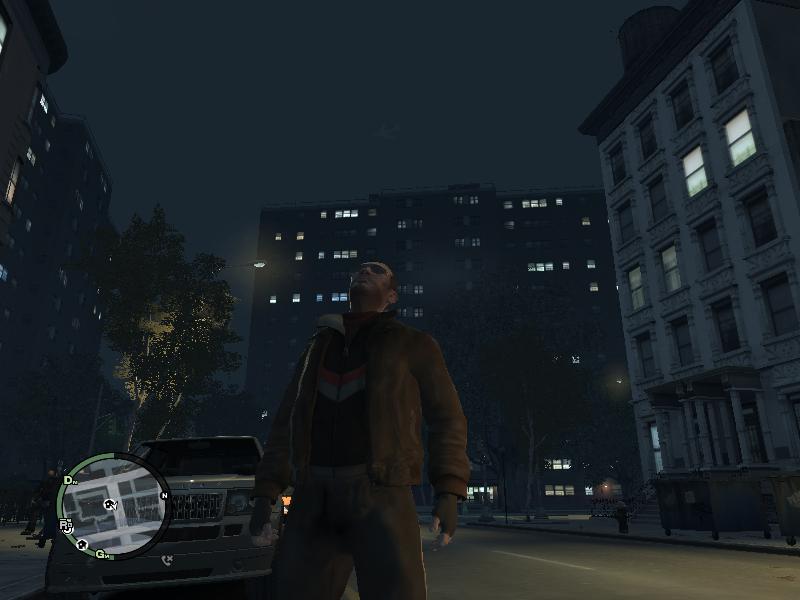The width and height of the screenshot is (800, 600).
Task: Click the RJ contact blip on the radar
Action: tap(66, 524)
